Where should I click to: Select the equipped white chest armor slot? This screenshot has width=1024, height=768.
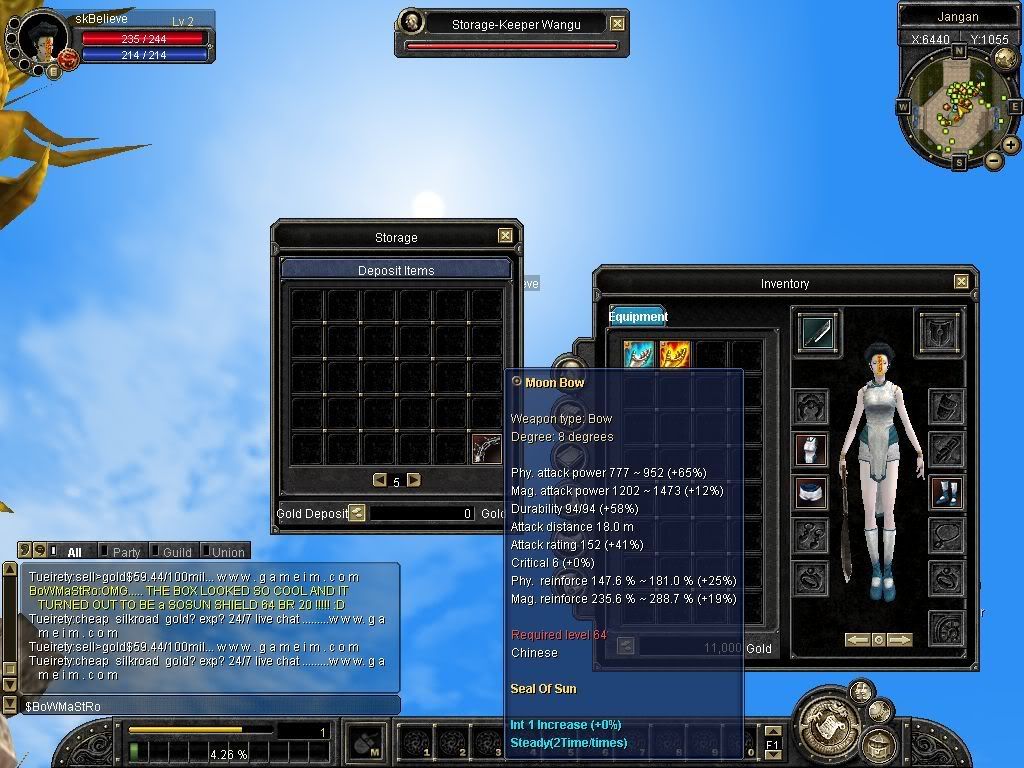pyautogui.click(x=811, y=450)
